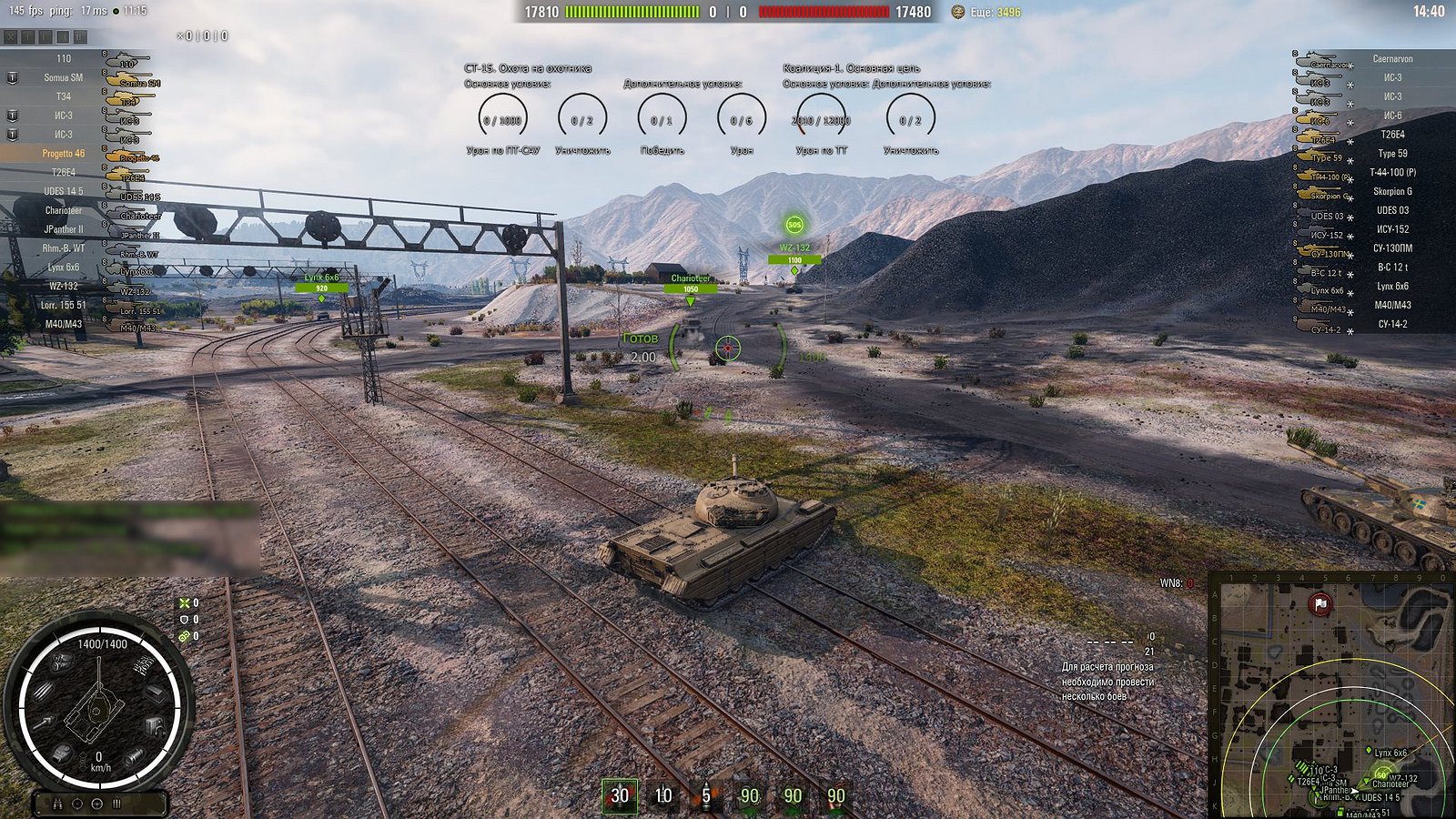Click the shell icons under the speedometer
Image resolution: width=1456 pixels, height=819 pixels.
(x=116, y=804)
